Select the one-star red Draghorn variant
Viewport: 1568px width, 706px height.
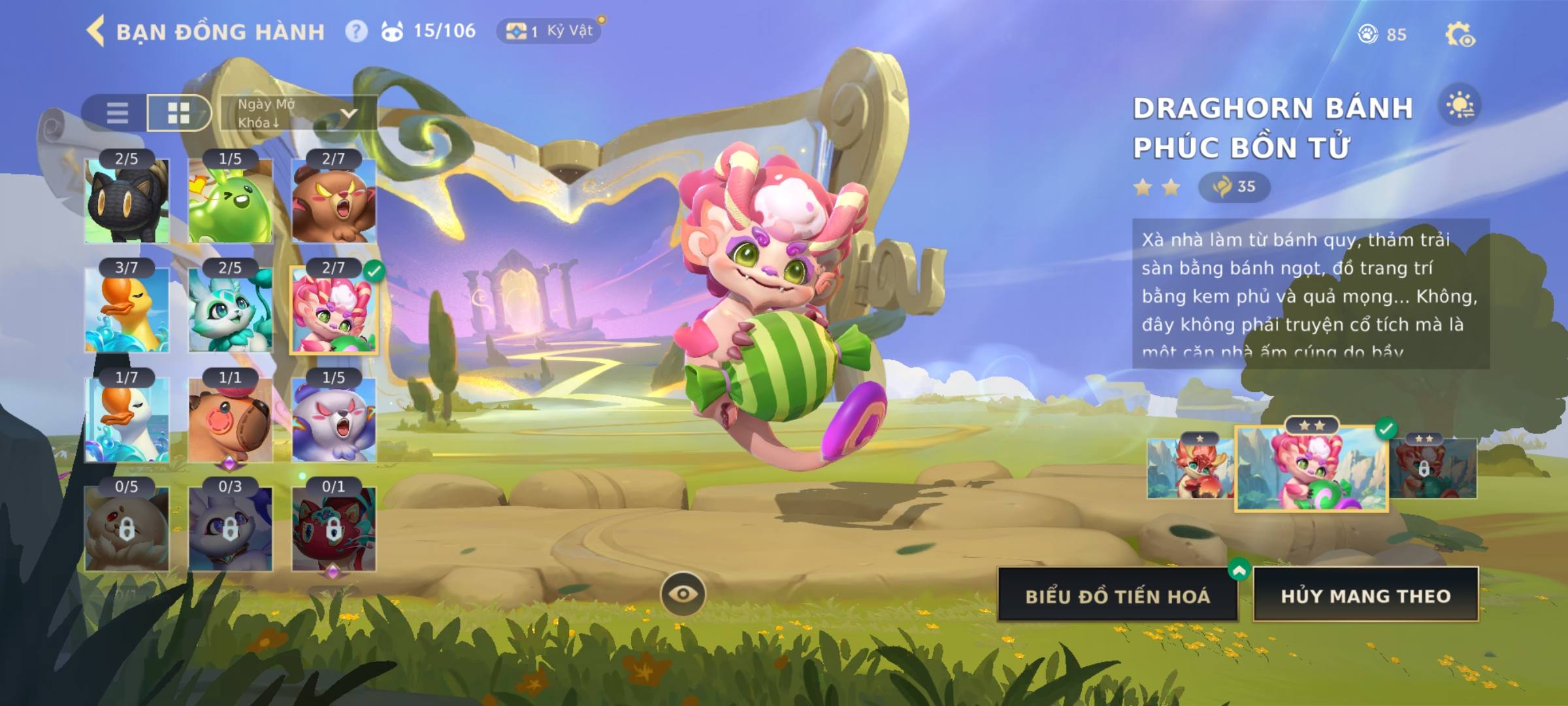pyautogui.click(x=1189, y=469)
